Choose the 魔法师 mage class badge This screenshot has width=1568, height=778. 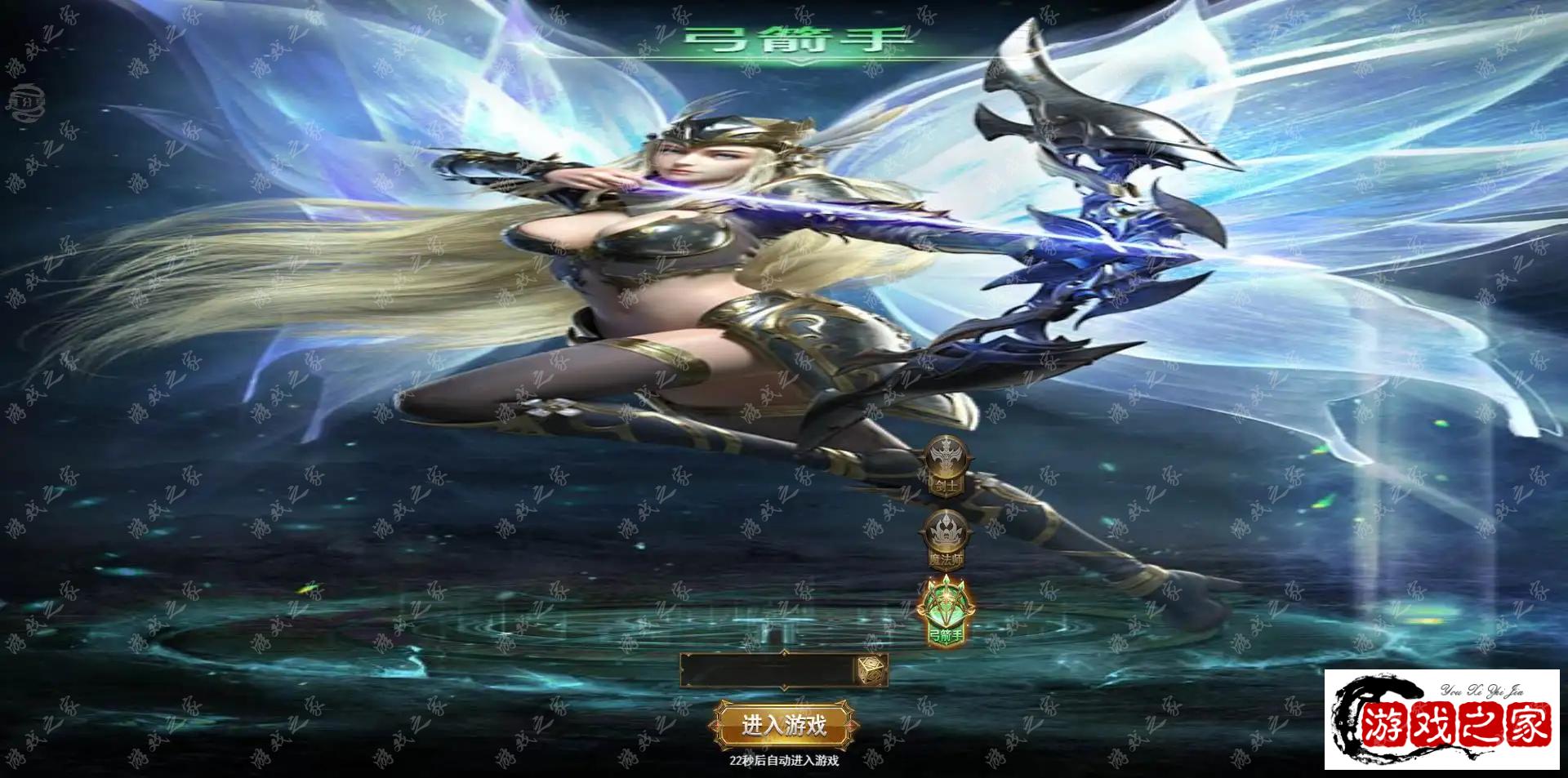[946, 539]
